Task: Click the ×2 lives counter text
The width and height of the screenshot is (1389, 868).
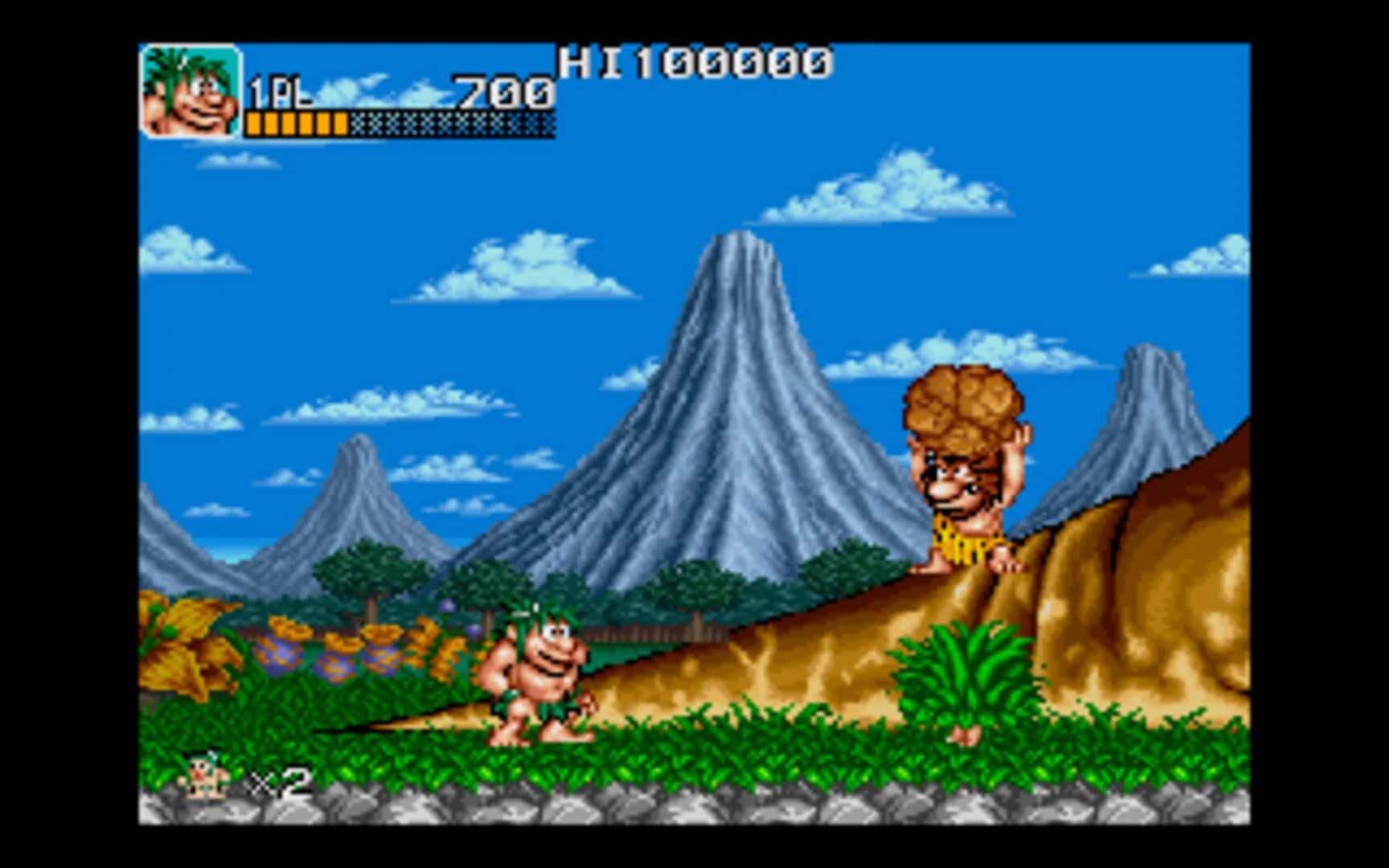Action: click(281, 781)
